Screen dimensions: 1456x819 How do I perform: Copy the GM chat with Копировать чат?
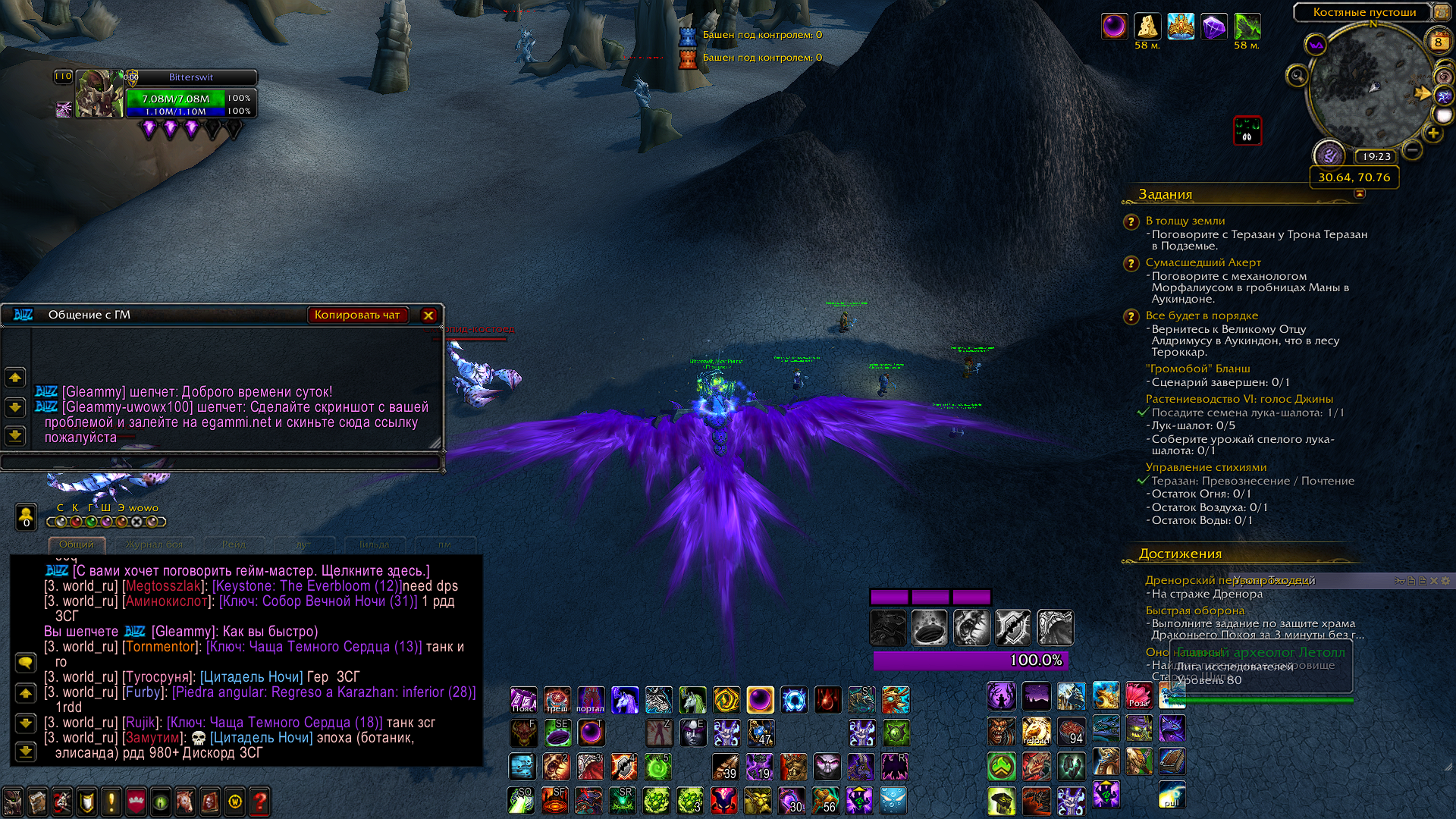357,315
